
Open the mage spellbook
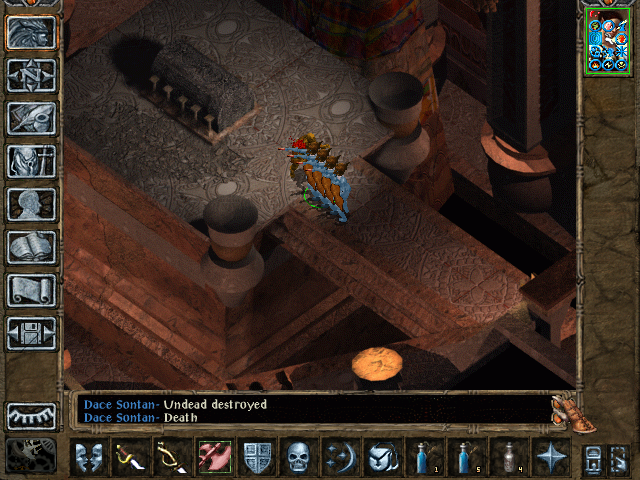point(32,247)
